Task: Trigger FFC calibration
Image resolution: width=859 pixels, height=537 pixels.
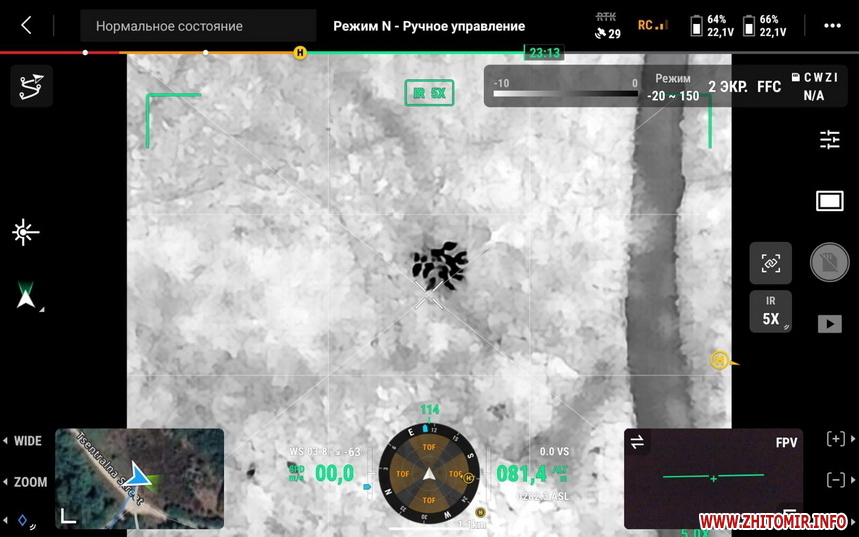Action: [769, 87]
